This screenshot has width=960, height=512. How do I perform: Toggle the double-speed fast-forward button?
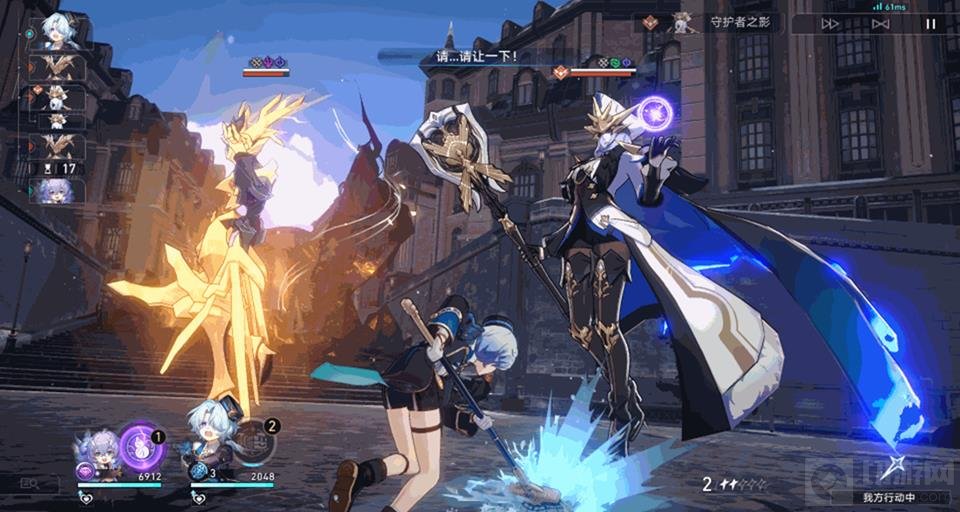(830, 24)
